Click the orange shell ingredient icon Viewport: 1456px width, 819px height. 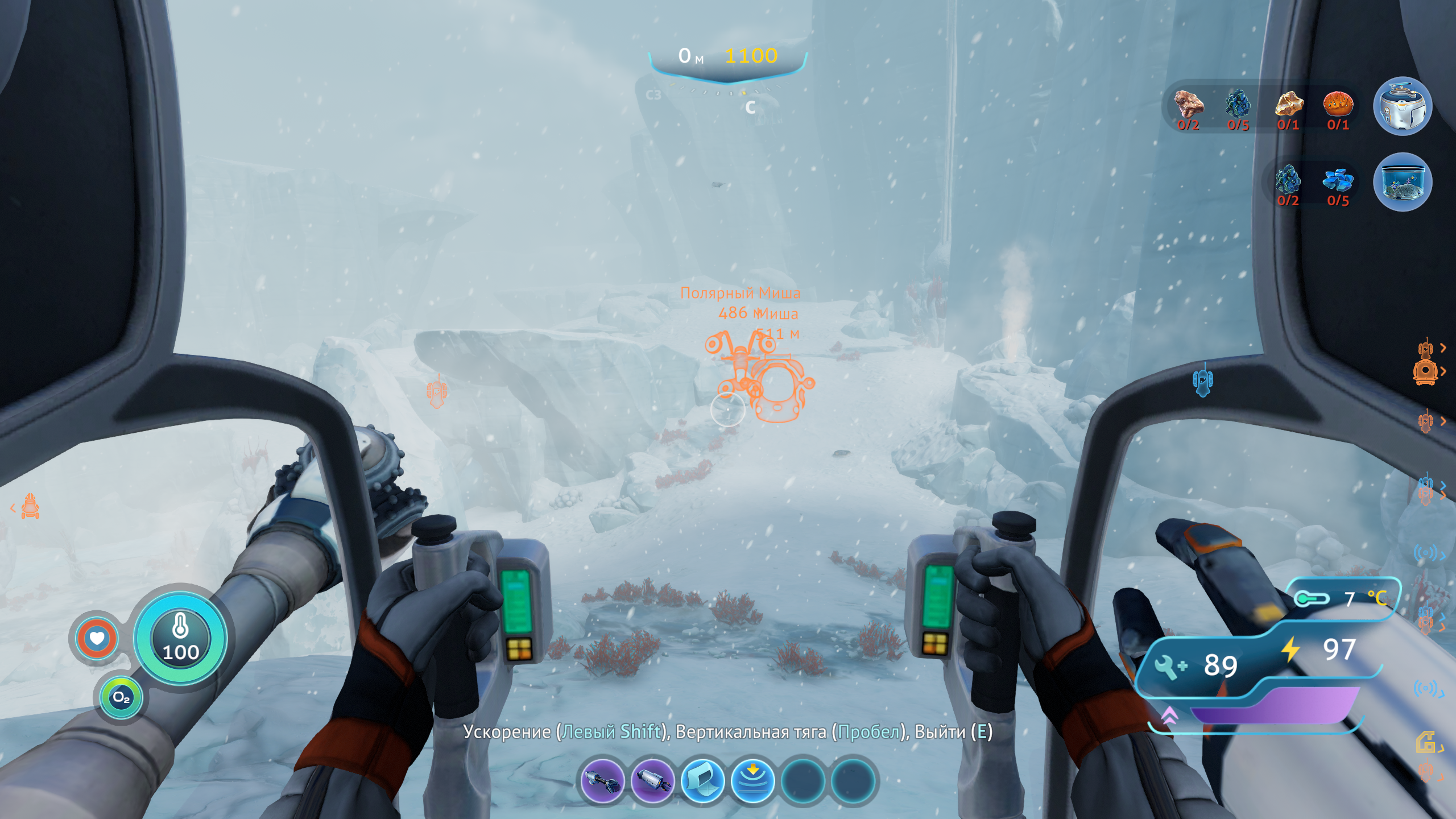(1338, 104)
